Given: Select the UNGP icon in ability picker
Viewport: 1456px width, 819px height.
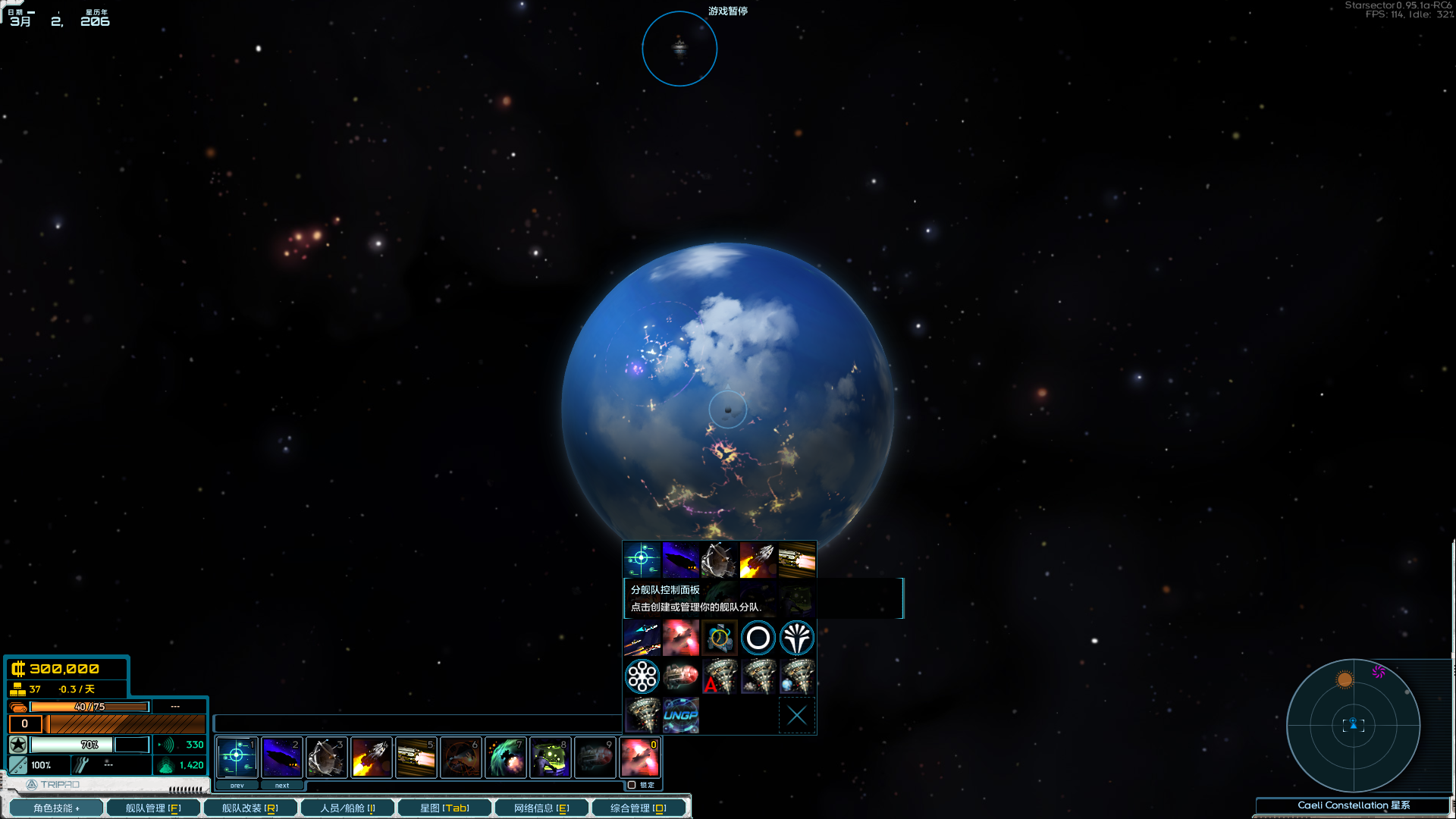Looking at the screenshot, I should [681, 715].
